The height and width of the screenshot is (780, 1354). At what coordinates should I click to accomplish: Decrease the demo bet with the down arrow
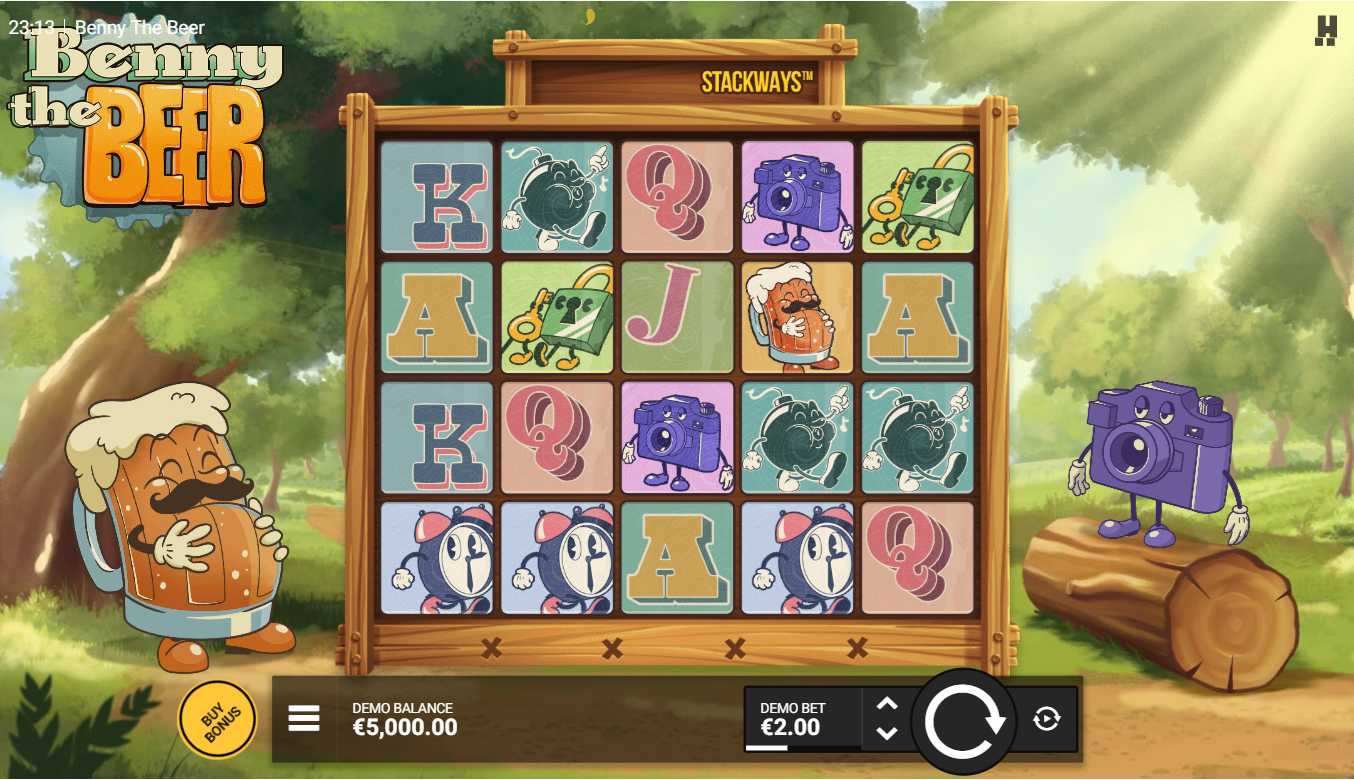[x=887, y=733]
